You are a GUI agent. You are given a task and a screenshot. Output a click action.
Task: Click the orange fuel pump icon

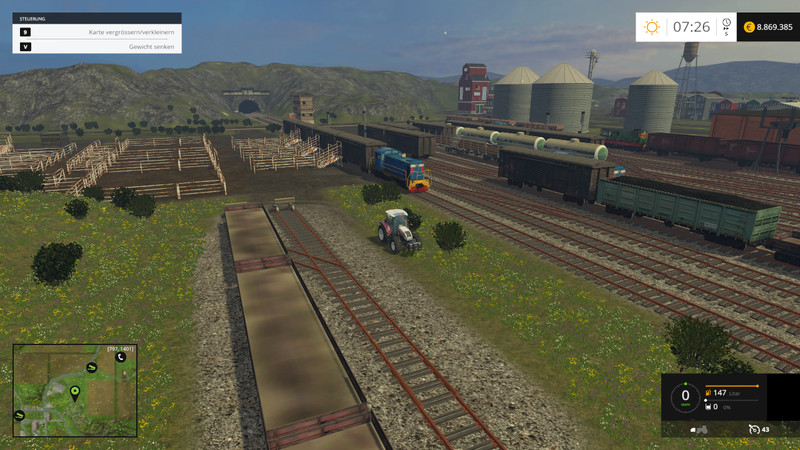pyautogui.click(x=709, y=394)
